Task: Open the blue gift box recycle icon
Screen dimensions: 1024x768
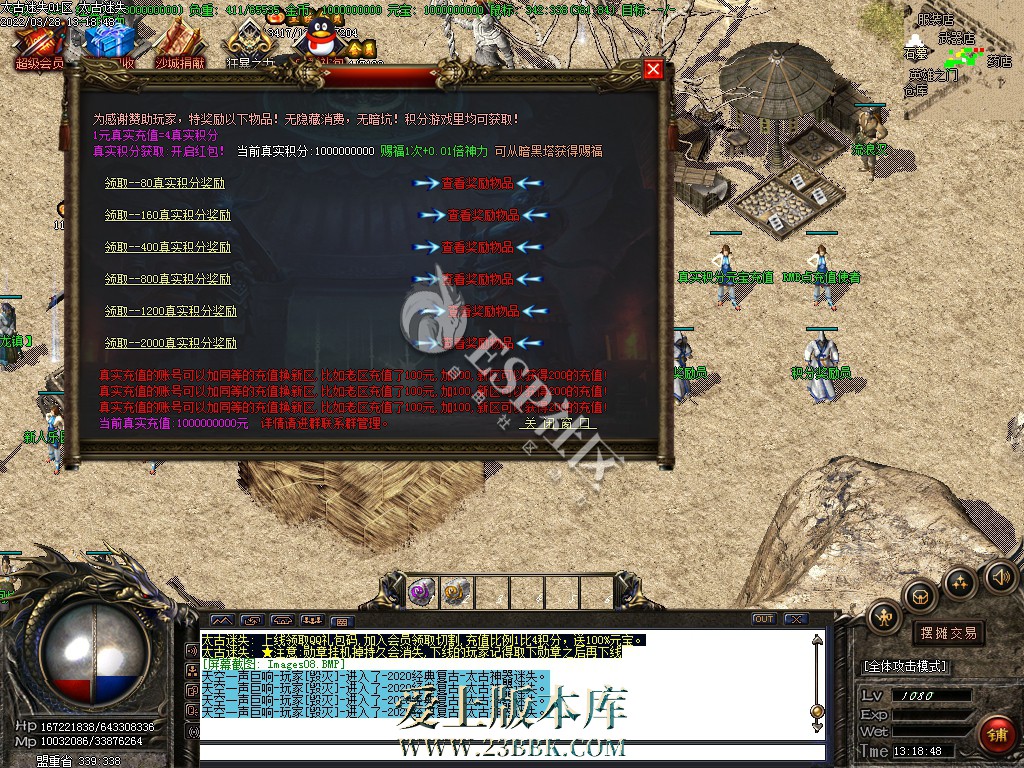Action: click(109, 45)
